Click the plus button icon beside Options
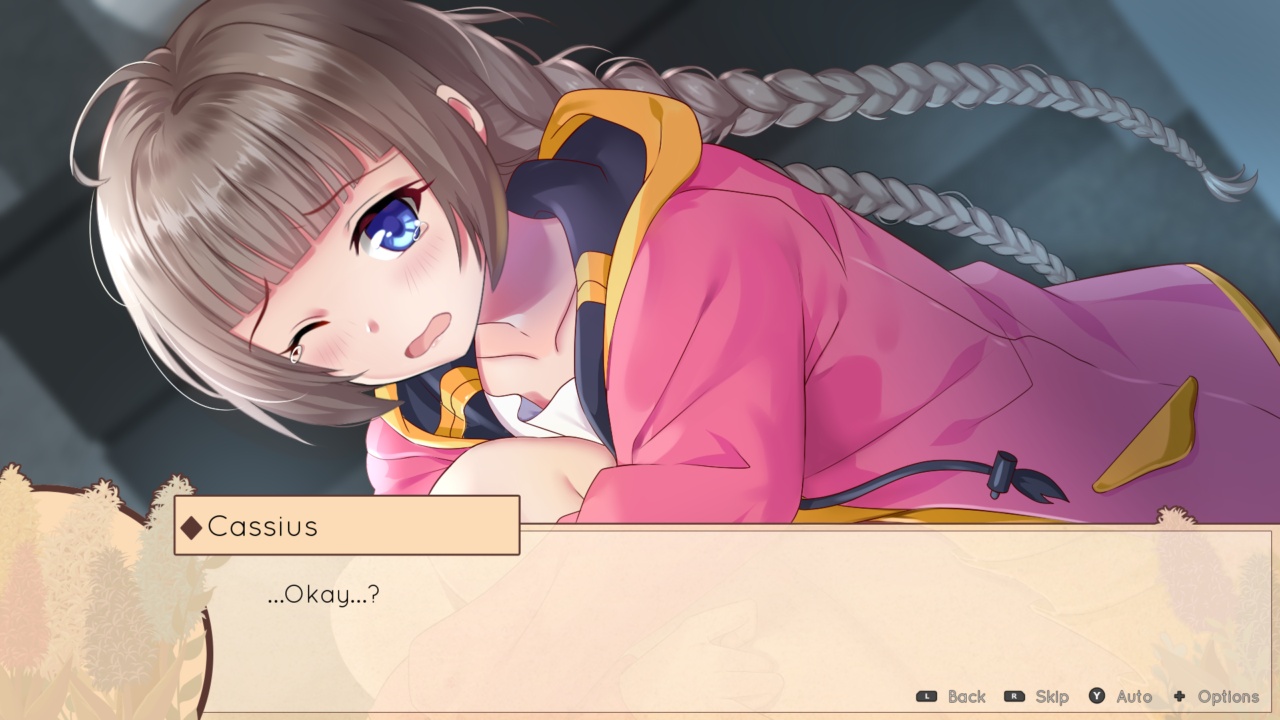1280x720 pixels. pos(1180,697)
